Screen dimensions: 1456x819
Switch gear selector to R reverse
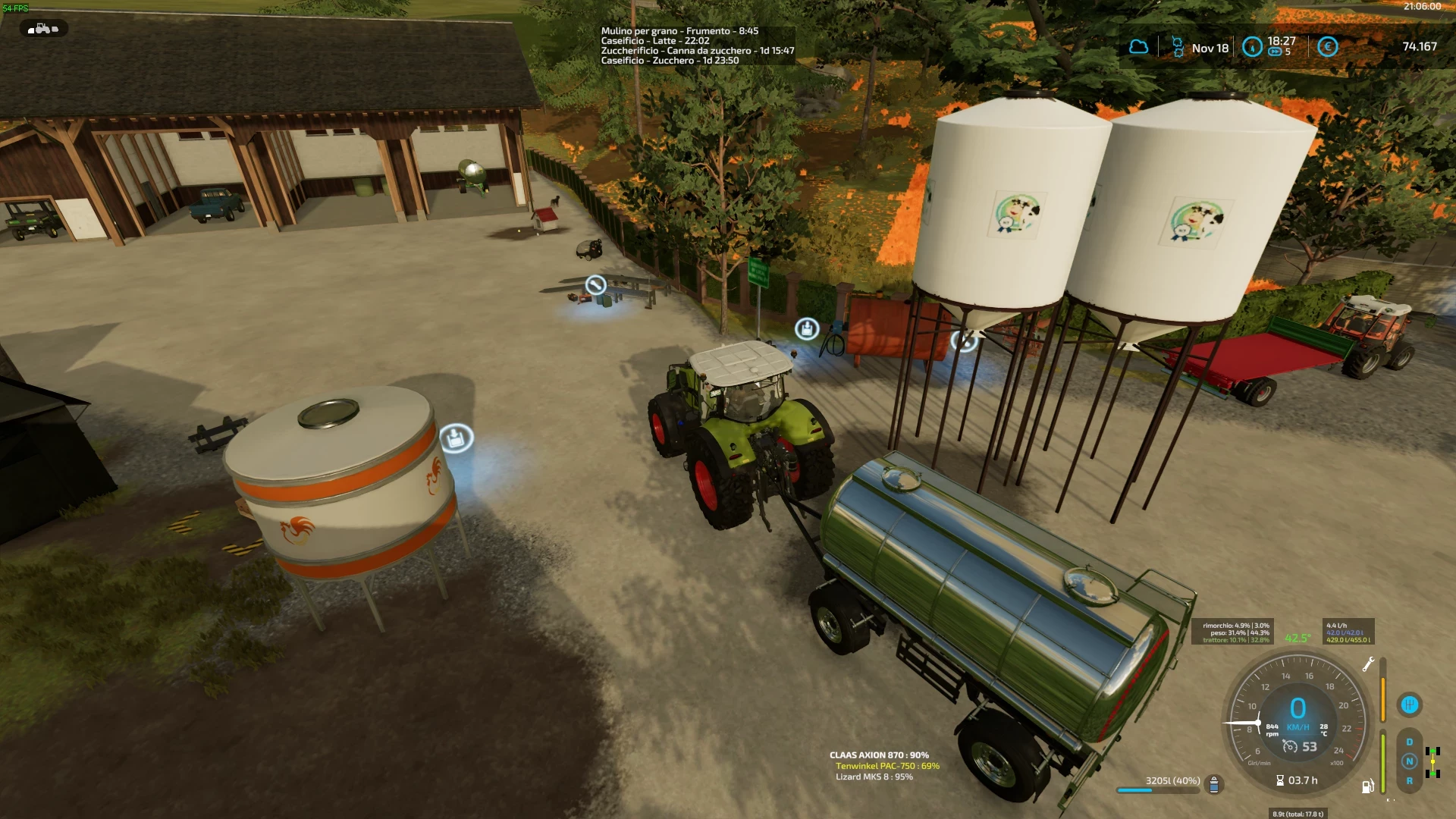1410,780
